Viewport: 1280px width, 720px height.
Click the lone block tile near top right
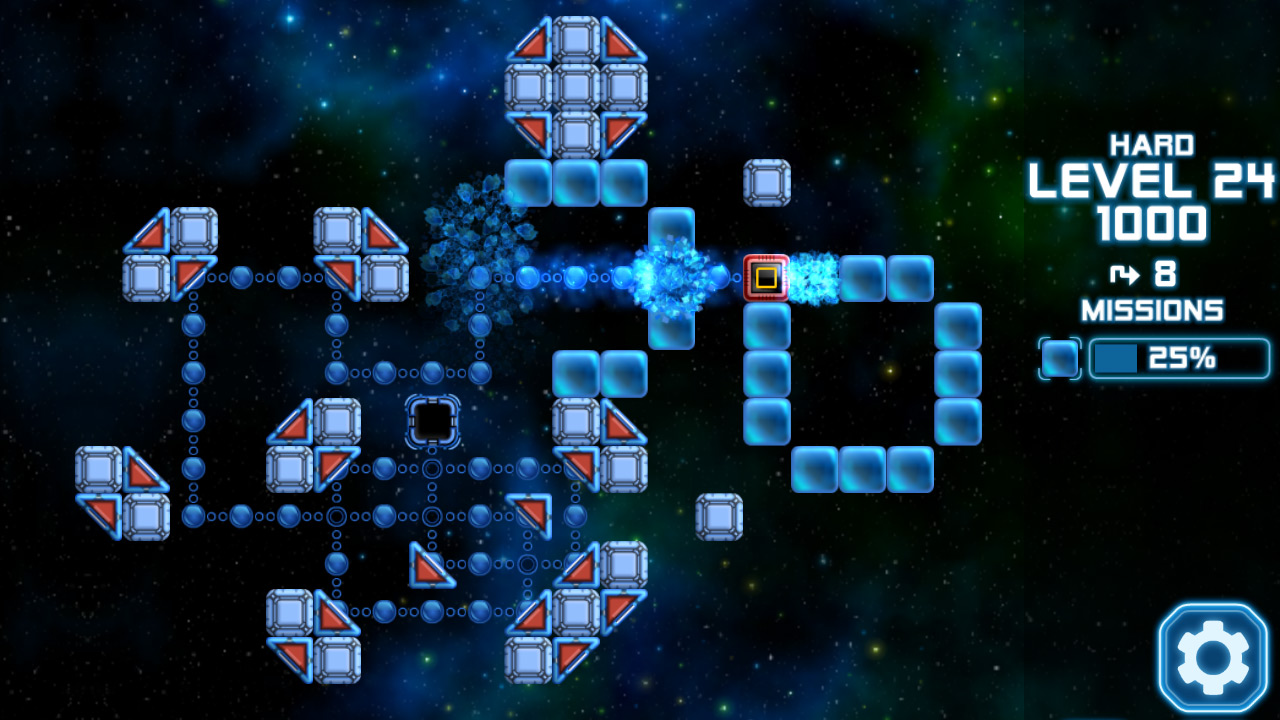(766, 181)
